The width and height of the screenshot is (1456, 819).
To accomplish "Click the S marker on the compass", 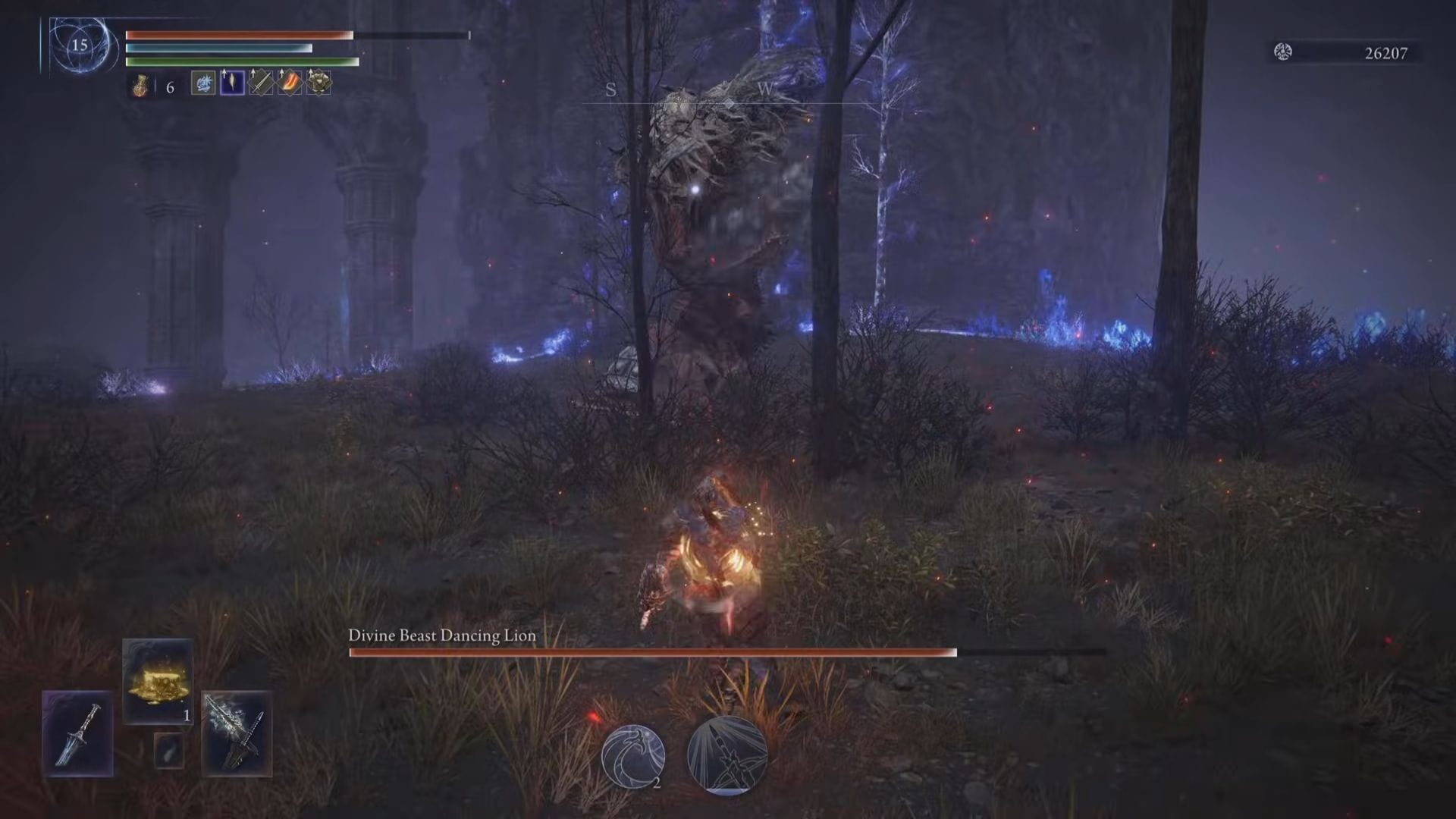I will [610, 90].
